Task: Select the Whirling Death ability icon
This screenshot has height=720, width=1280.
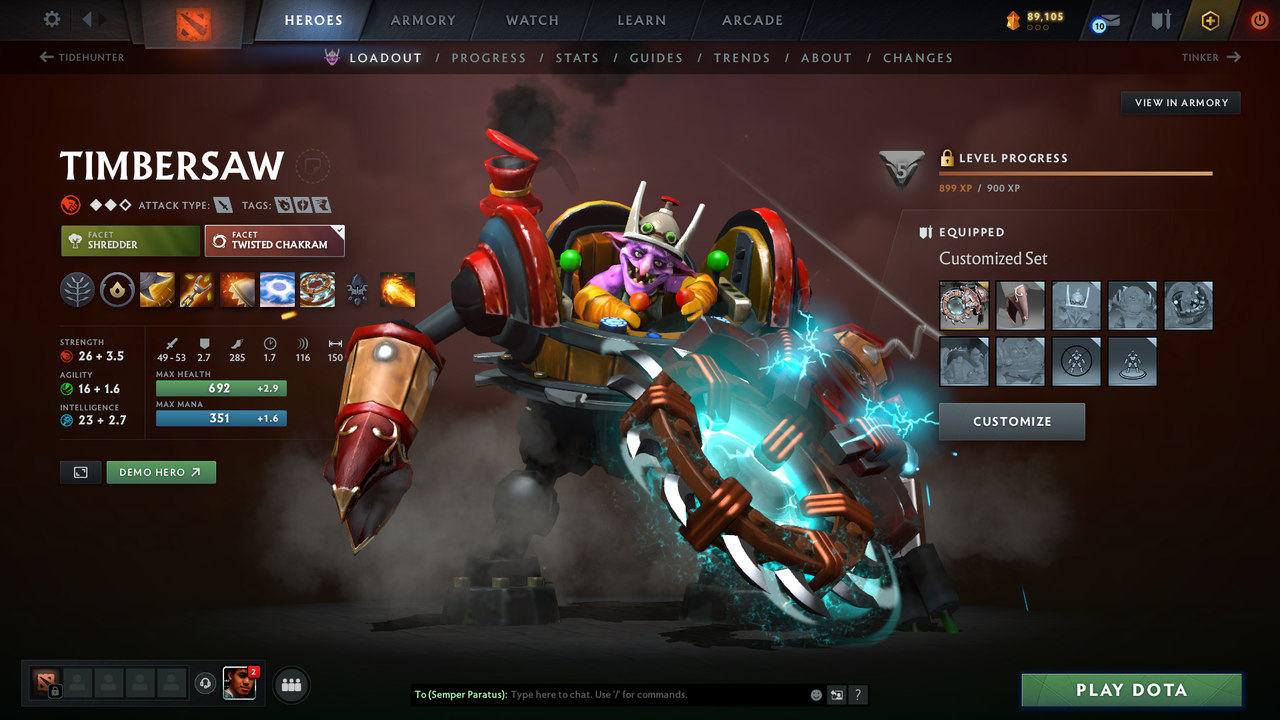Action: point(157,290)
